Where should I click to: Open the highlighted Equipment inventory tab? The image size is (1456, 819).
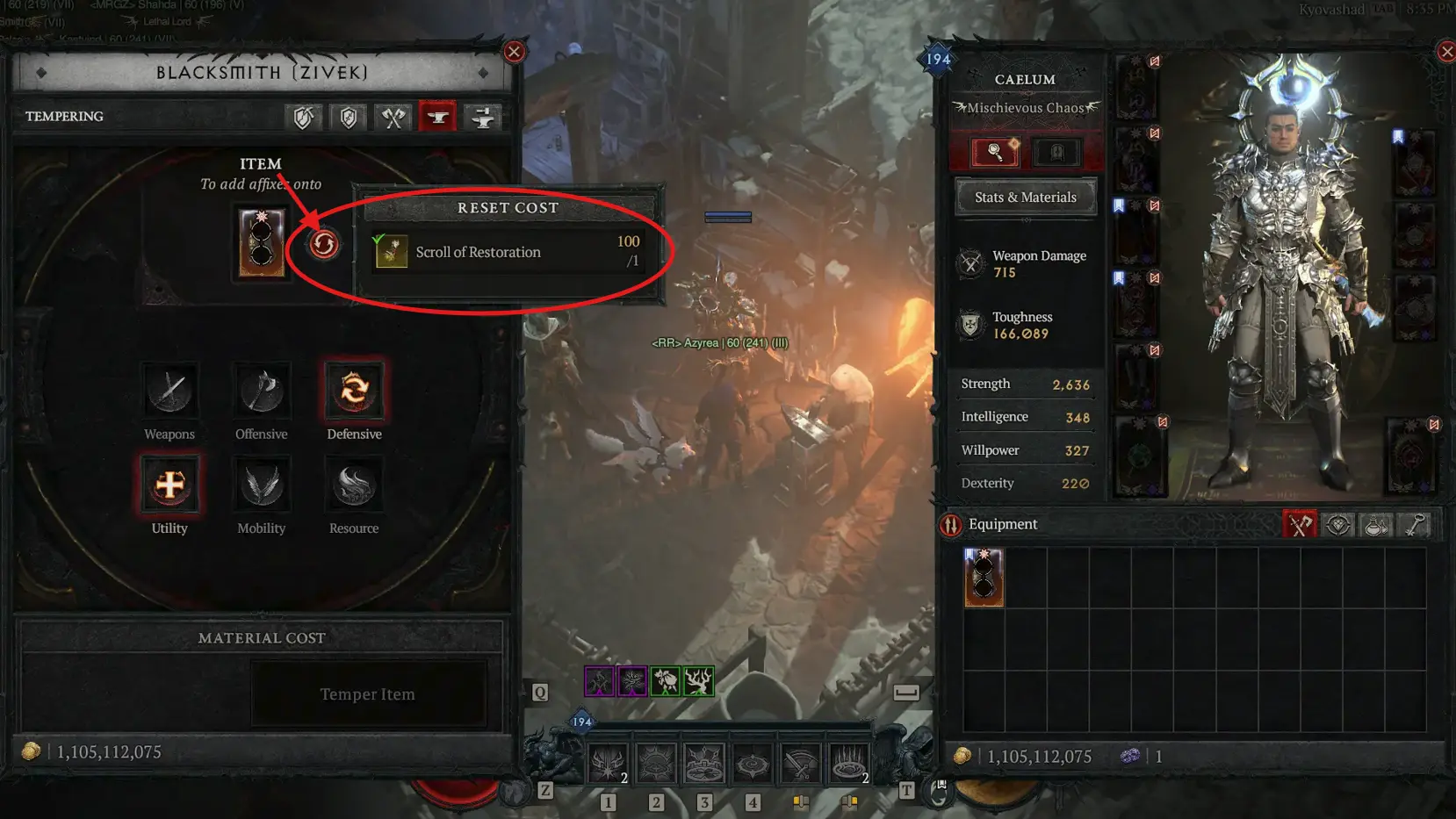1300,525
